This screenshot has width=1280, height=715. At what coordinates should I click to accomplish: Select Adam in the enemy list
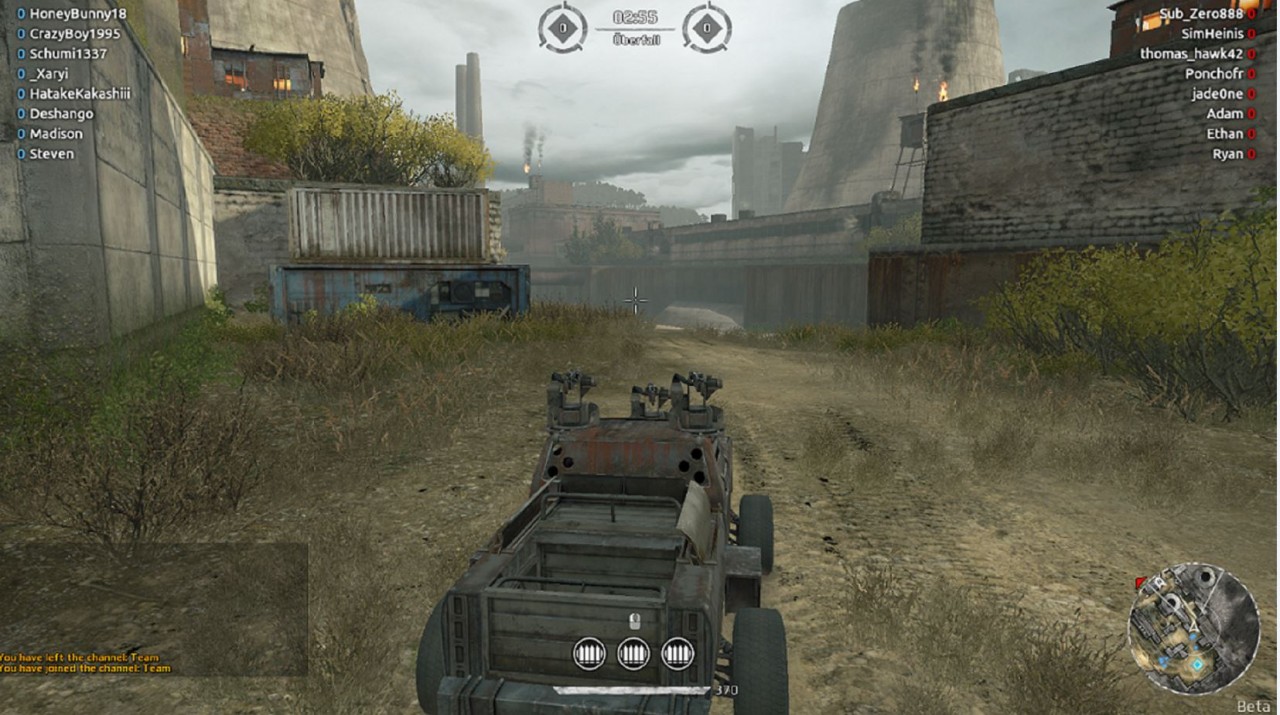click(x=1224, y=114)
